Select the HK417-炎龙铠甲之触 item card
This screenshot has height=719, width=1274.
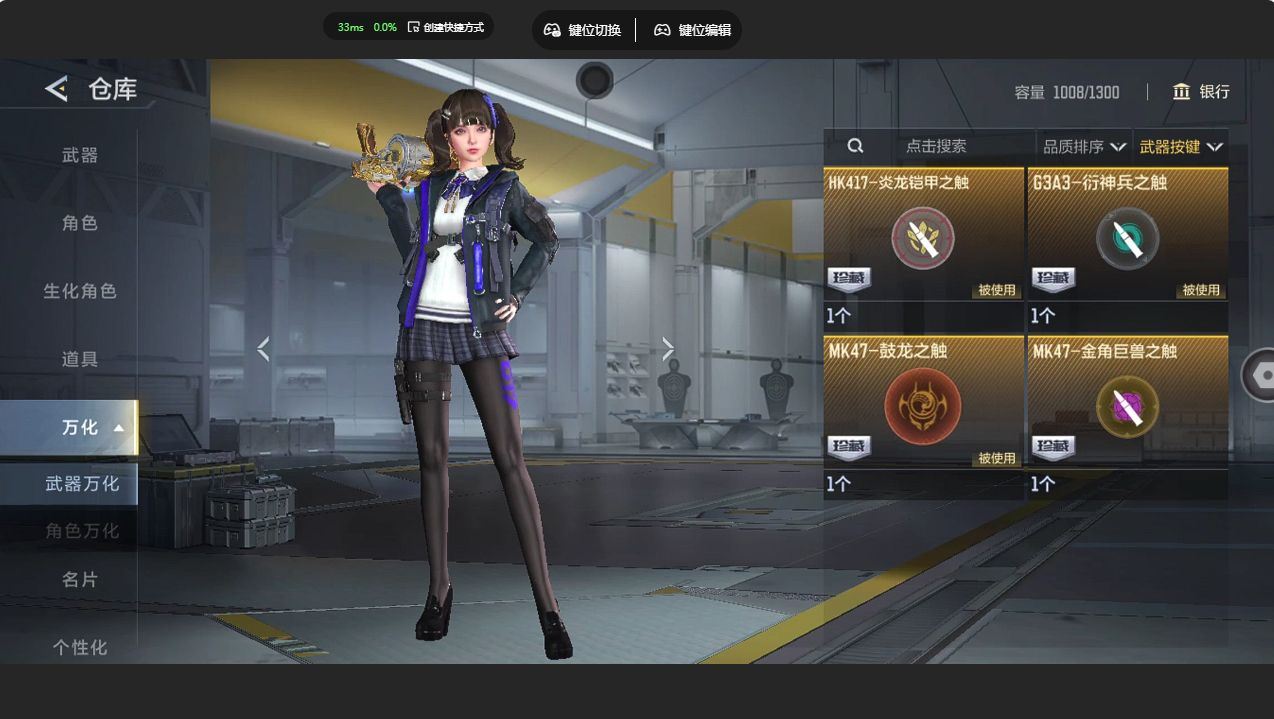pyautogui.click(x=923, y=240)
